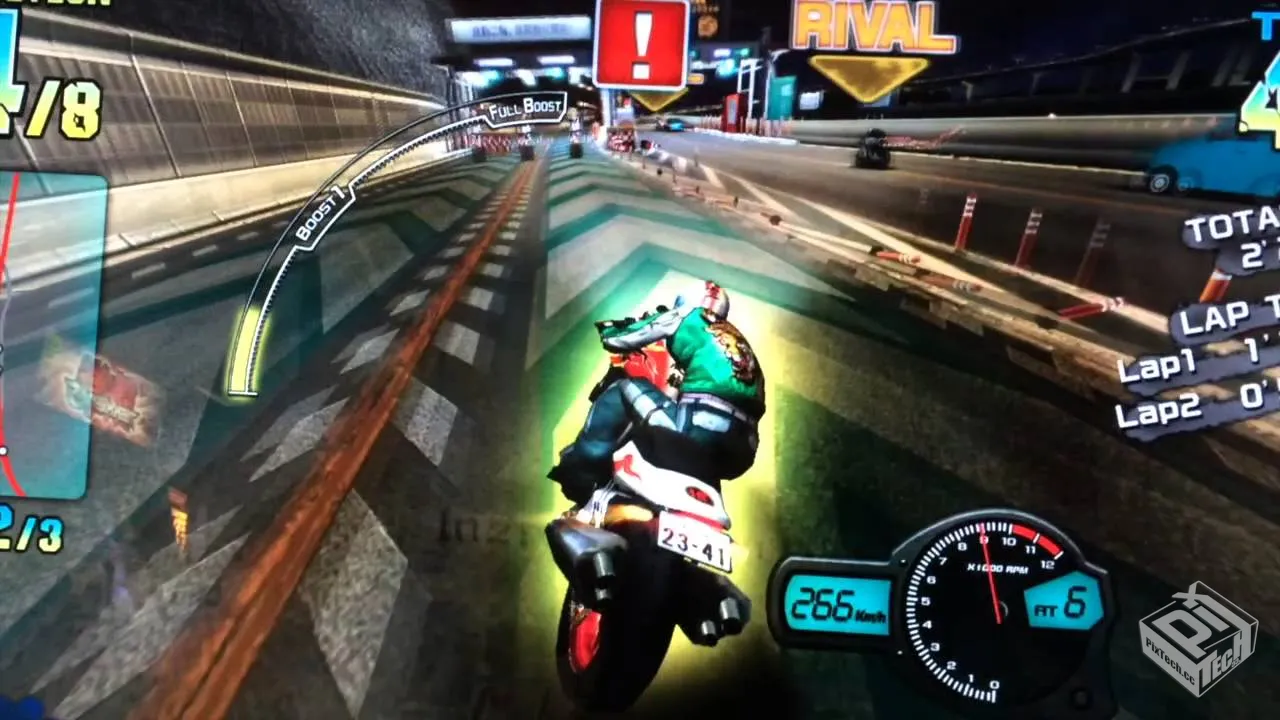Select the red exclamation warning icon
1280x720 pixels.
[x=641, y=44]
